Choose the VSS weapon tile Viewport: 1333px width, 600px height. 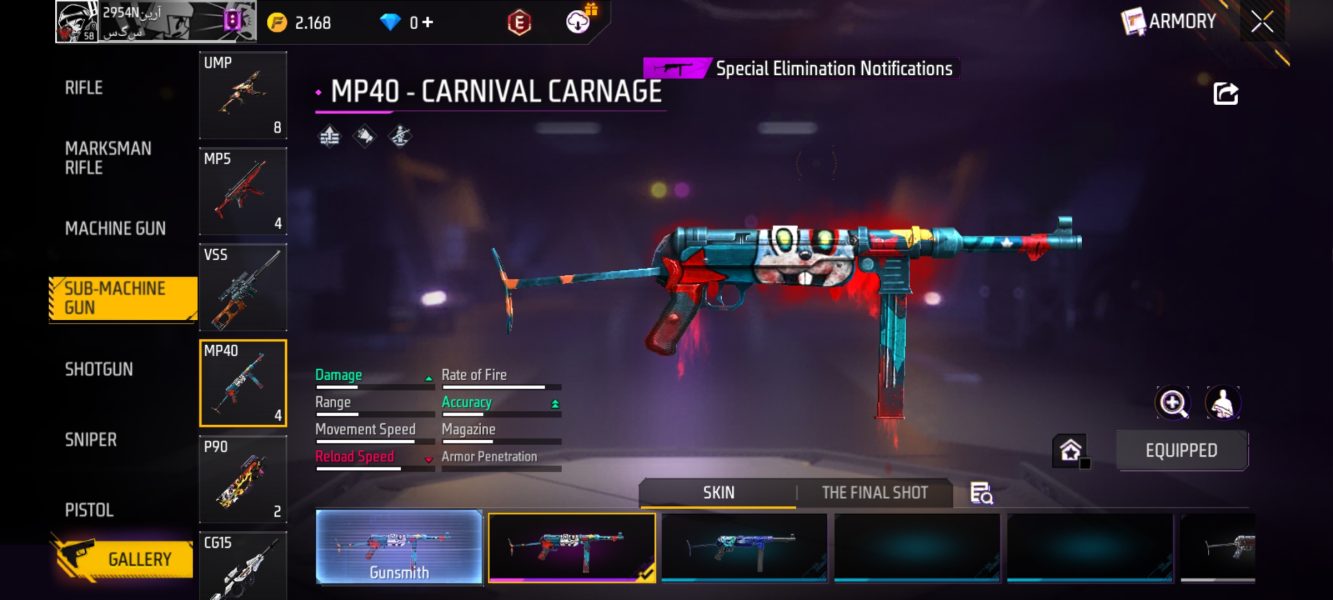tap(243, 287)
